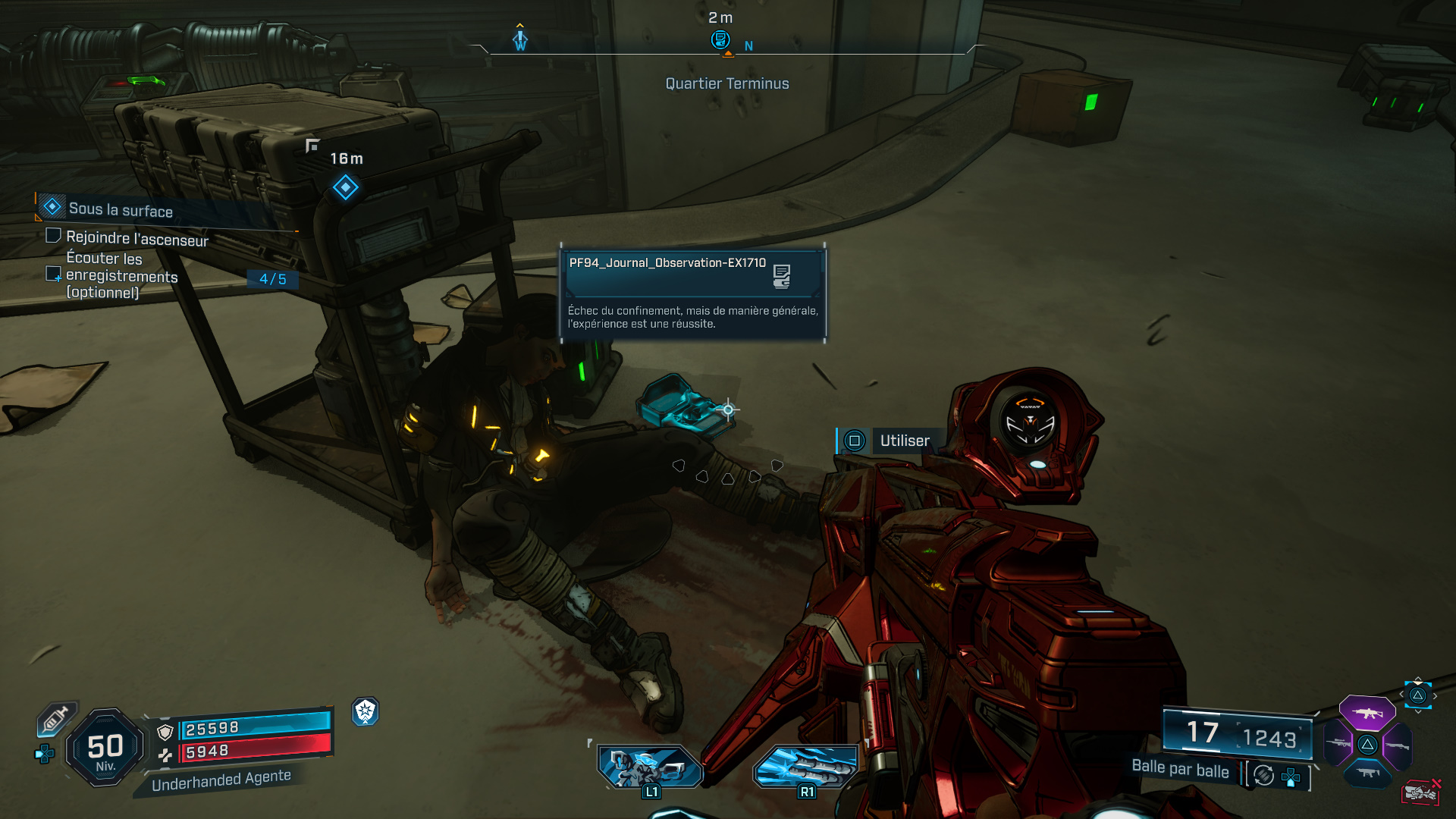This screenshot has height=819, width=1456.
Task: Toggle the fire mode cycle icon
Action: (1264, 775)
